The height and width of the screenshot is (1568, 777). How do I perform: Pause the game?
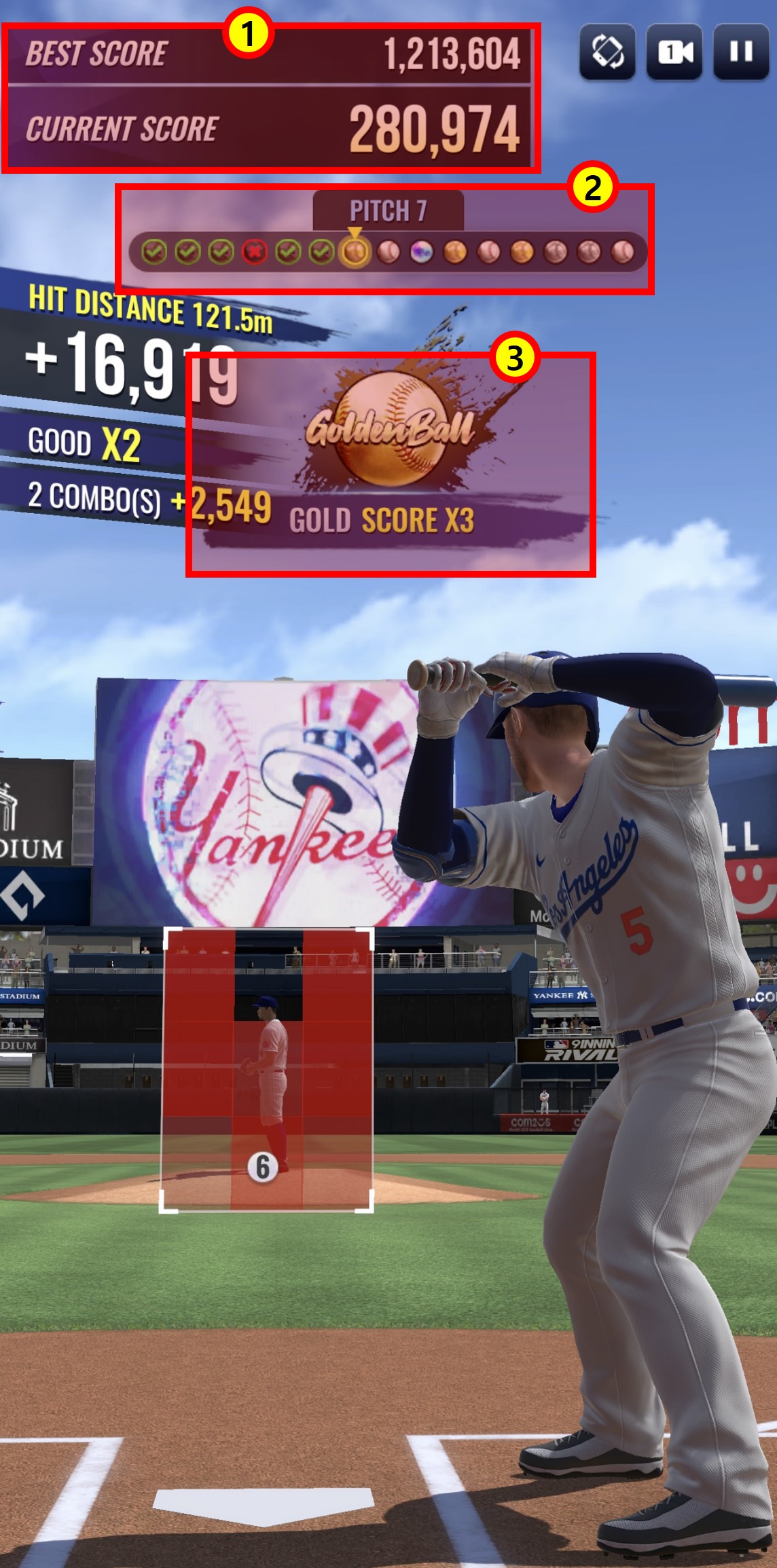click(741, 52)
